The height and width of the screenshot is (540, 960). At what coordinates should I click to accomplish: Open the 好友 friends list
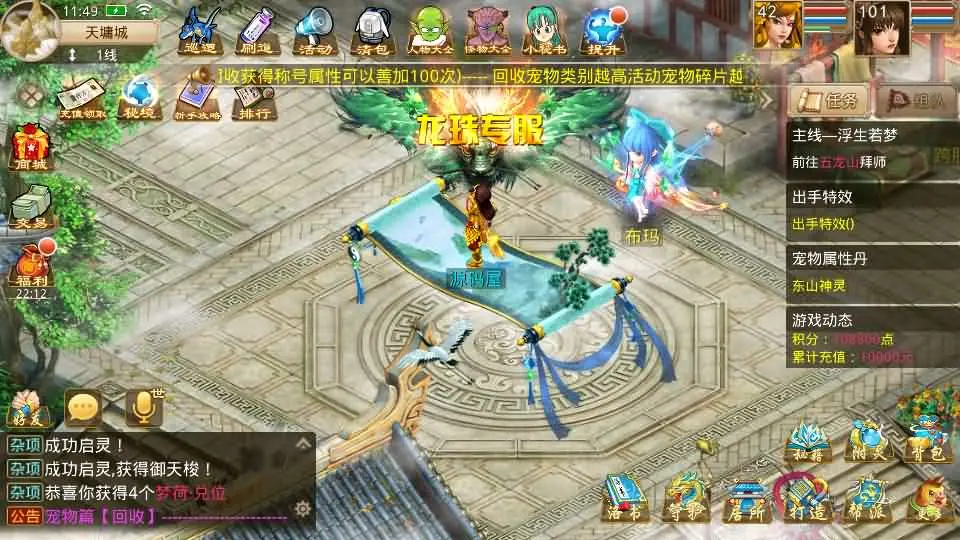(x=28, y=406)
